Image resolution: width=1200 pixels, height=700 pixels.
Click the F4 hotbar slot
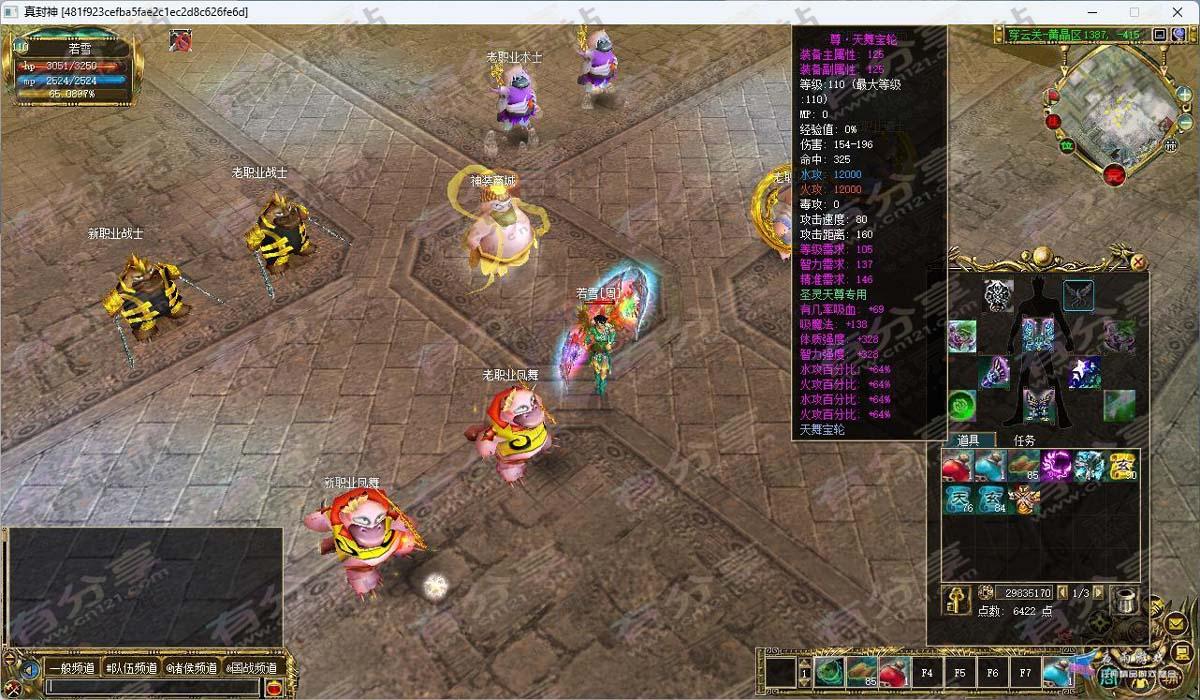pyautogui.click(x=927, y=673)
